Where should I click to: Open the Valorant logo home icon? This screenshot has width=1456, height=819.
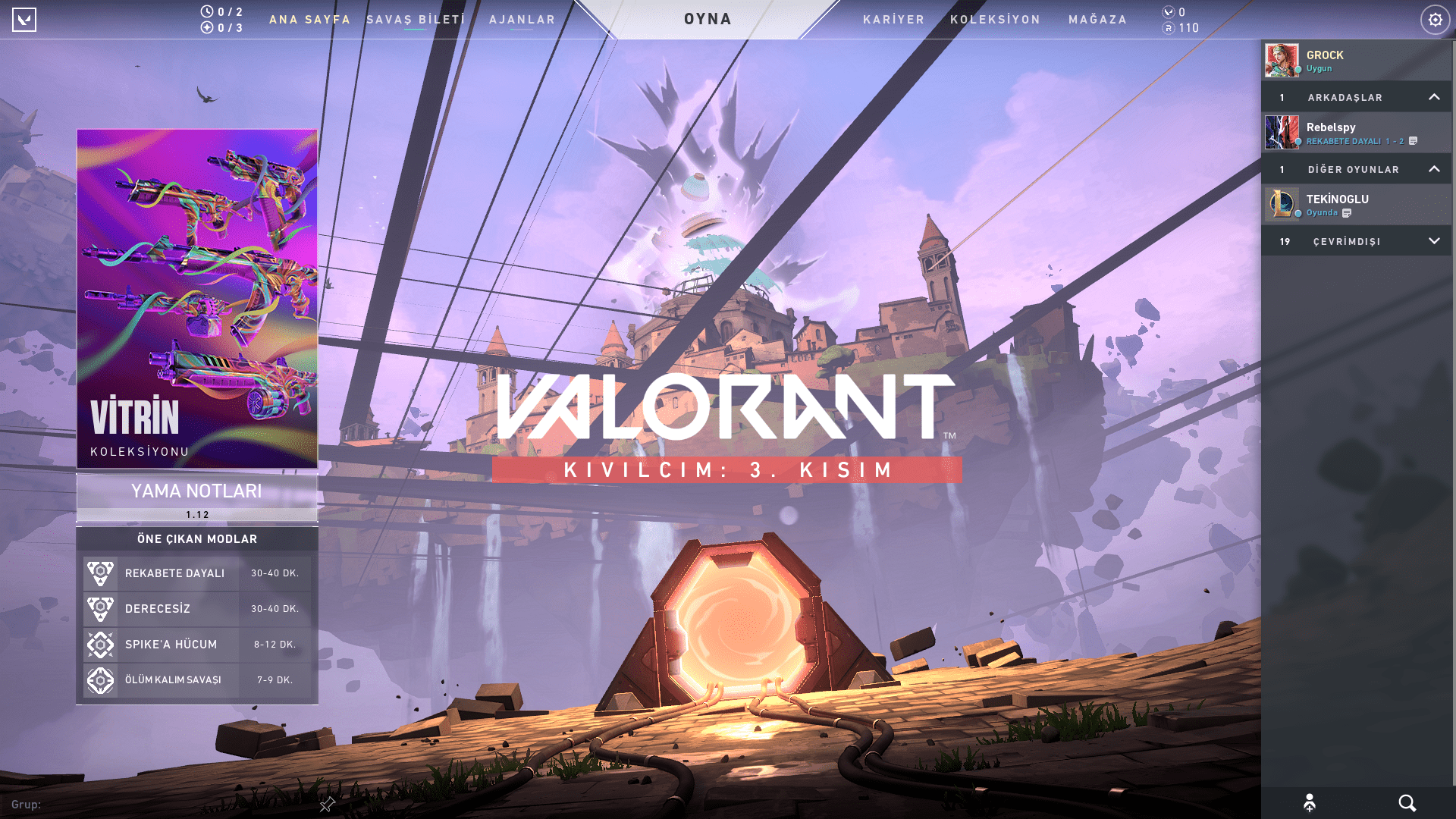tap(25, 20)
